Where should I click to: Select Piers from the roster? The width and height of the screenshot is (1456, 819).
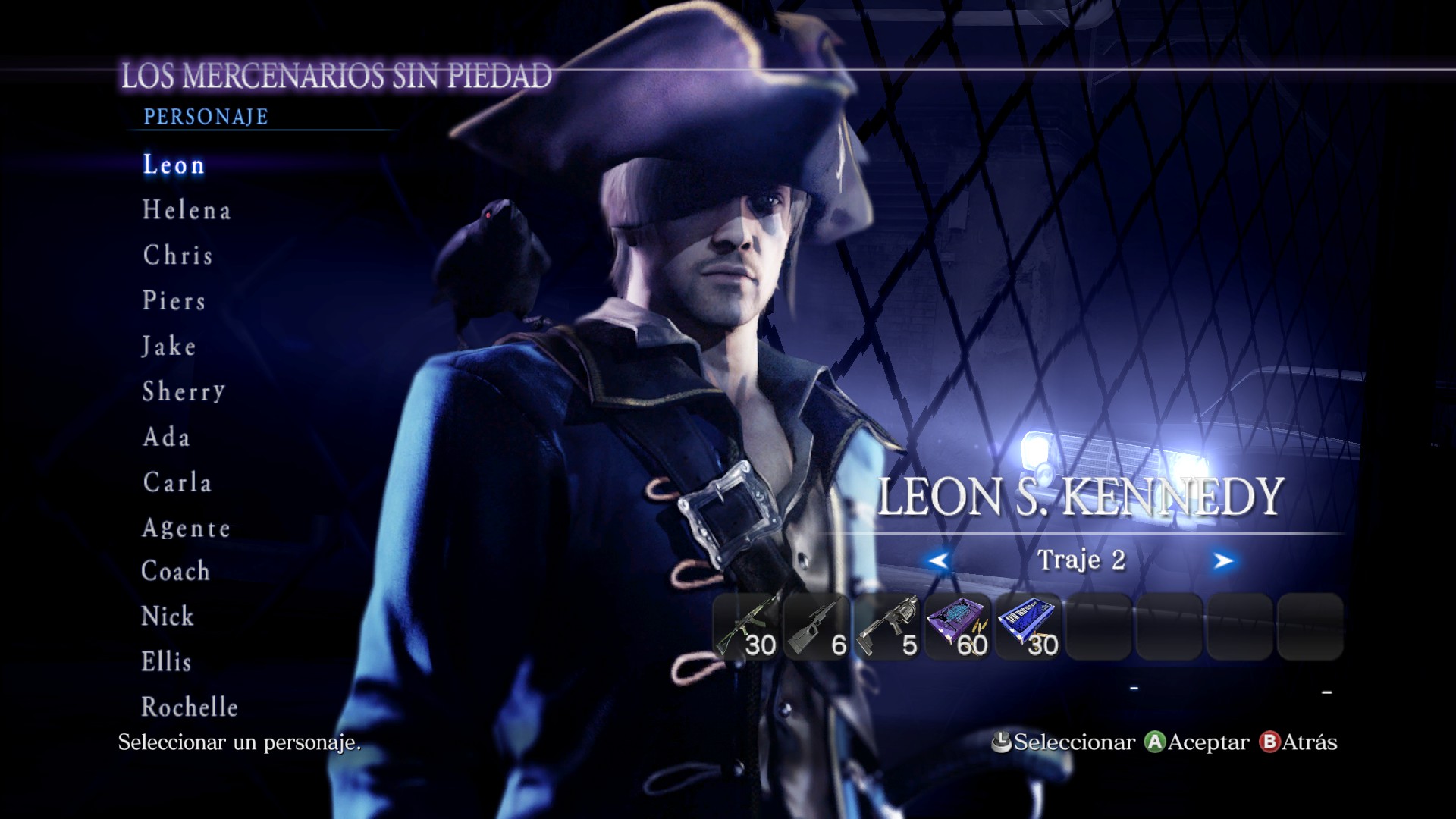pyautogui.click(x=174, y=301)
